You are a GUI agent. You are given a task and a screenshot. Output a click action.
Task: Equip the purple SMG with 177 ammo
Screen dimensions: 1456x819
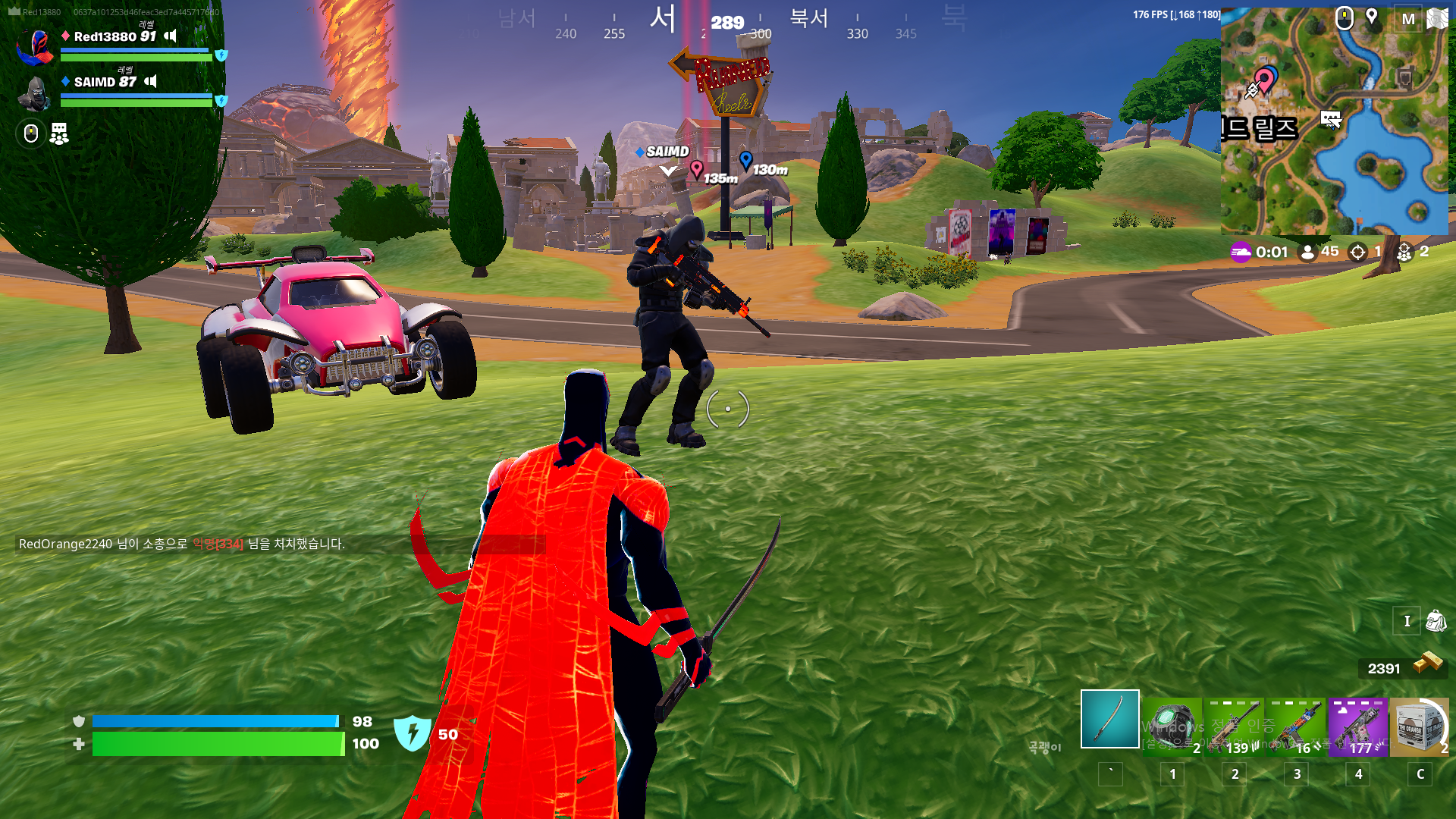[x=1357, y=726]
